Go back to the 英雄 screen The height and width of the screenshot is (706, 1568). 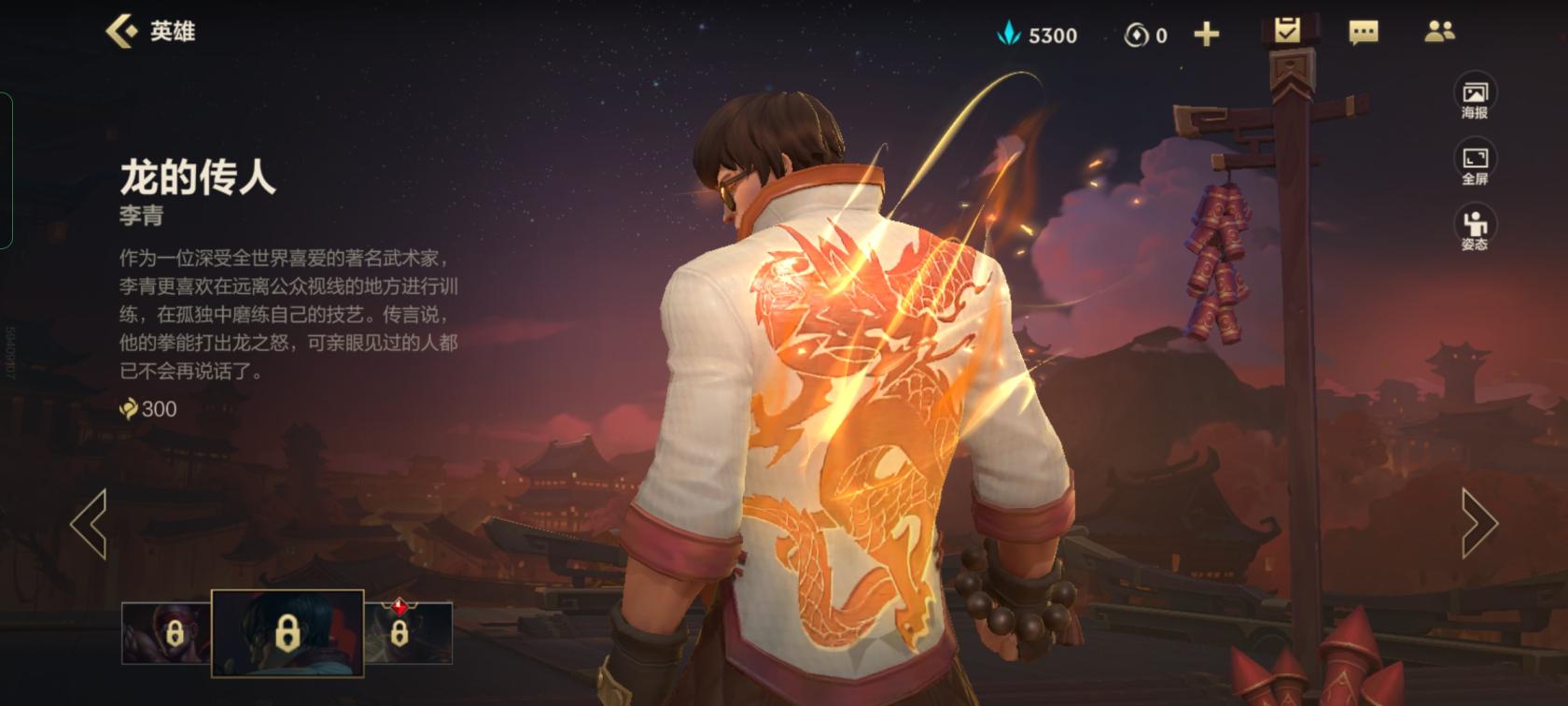point(149,32)
